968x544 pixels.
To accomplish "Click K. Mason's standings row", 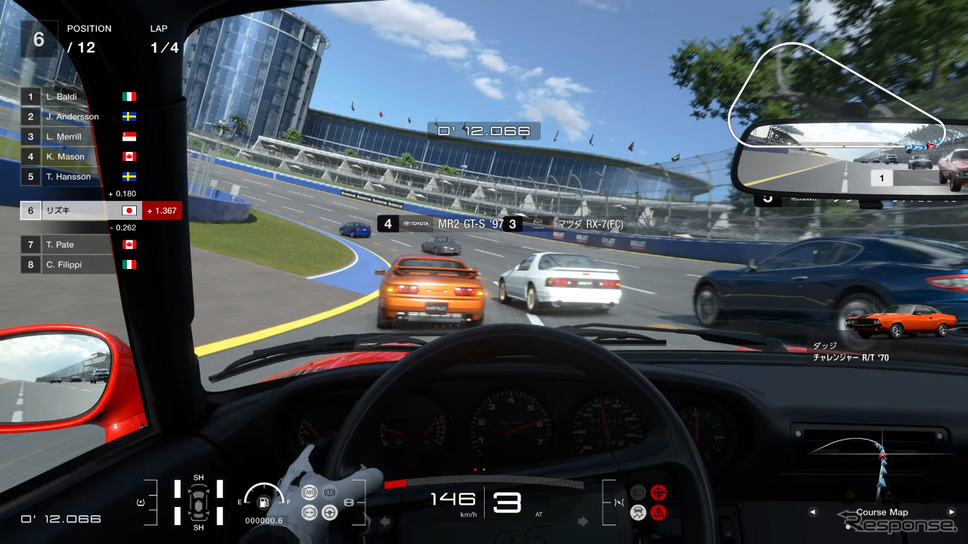I will point(78,157).
